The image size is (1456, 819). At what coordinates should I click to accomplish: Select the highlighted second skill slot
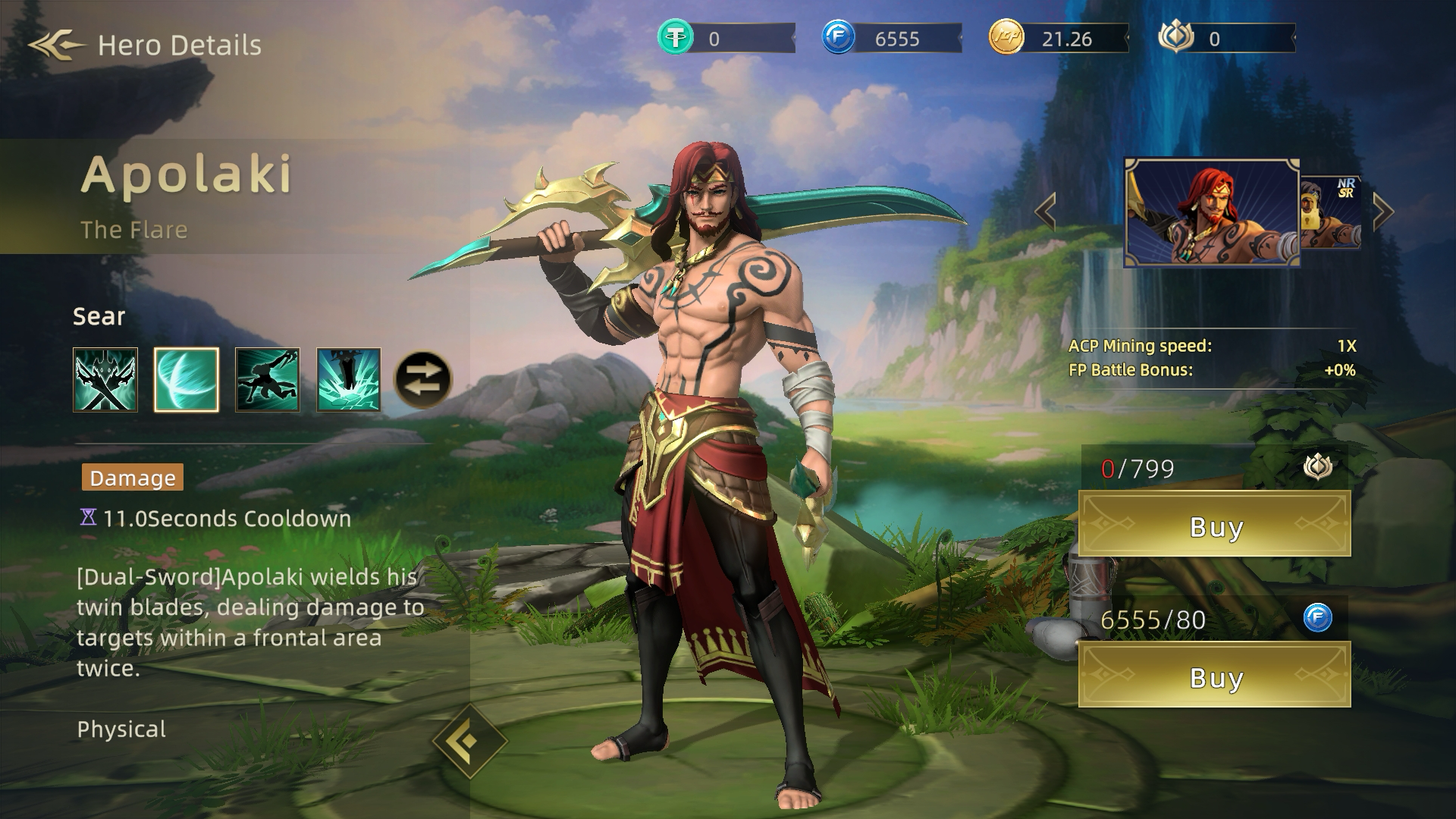pyautogui.click(x=186, y=378)
